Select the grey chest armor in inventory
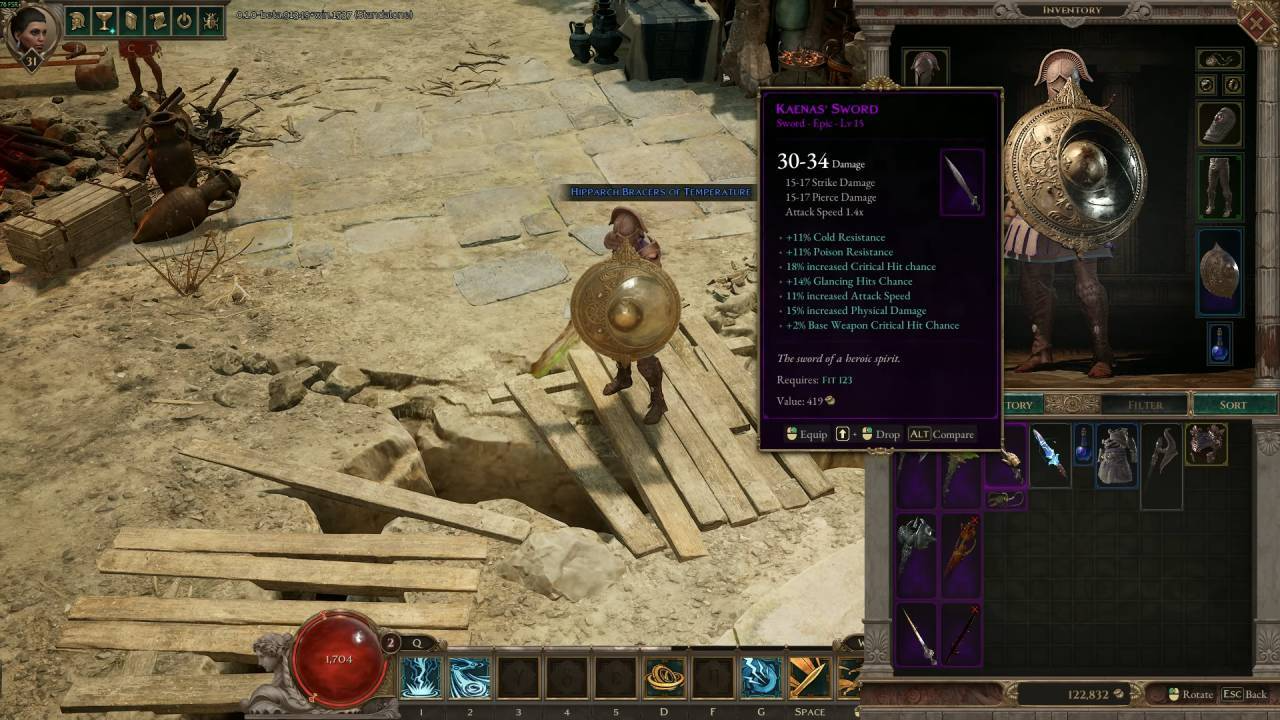Image resolution: width=1280 pixels, height=720 pixels. [1116, 455]
